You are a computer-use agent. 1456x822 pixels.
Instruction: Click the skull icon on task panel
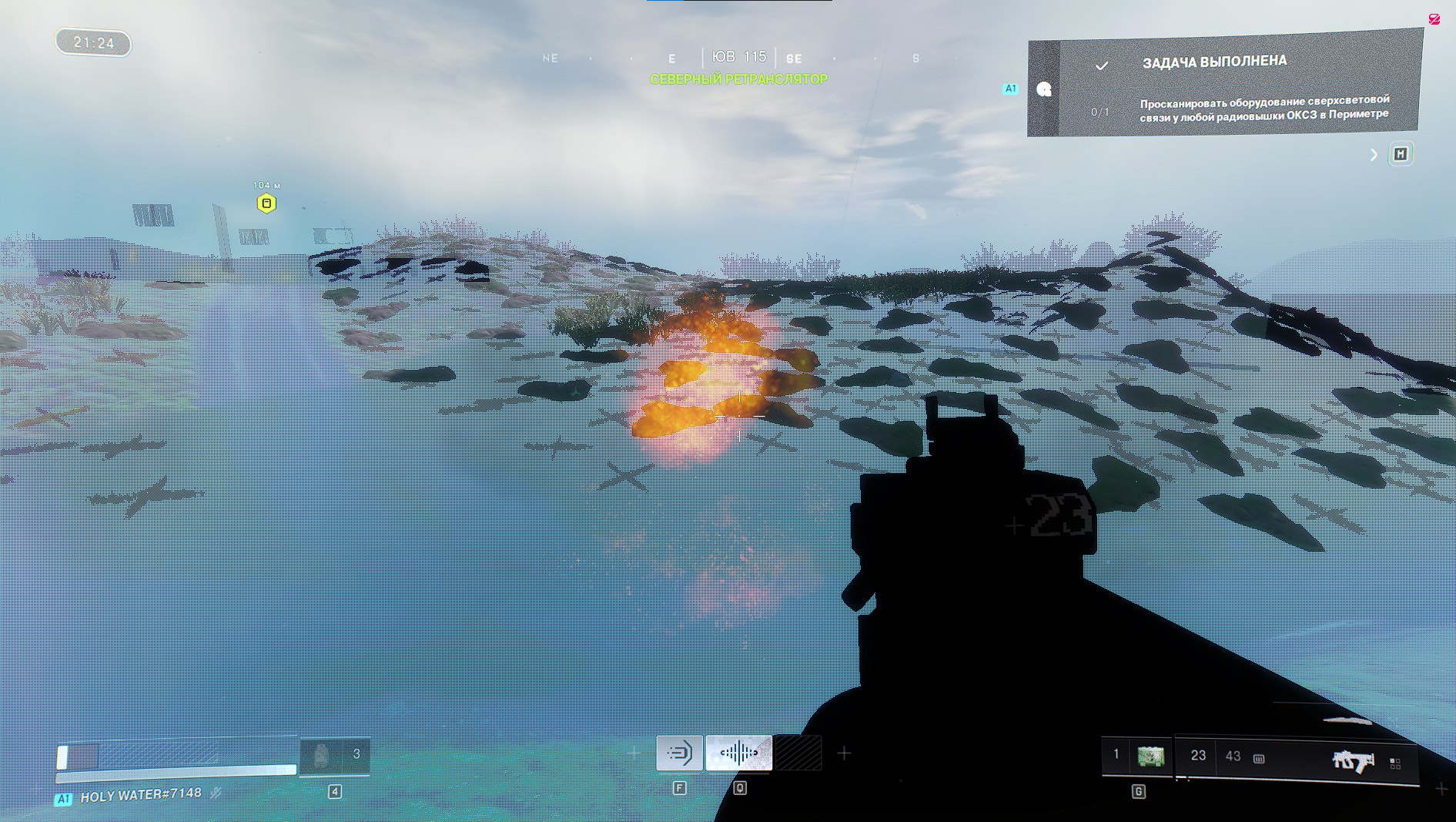click(1044, 89)
